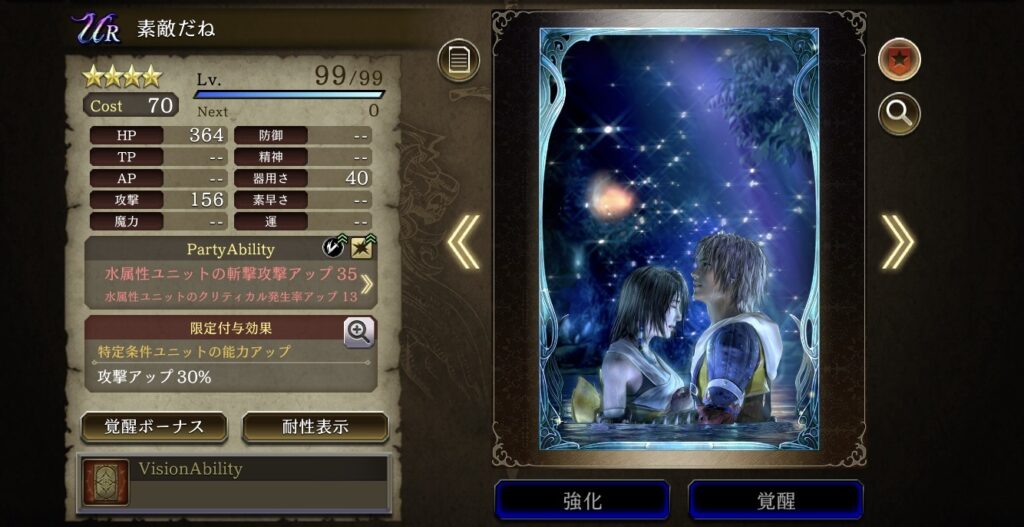Select the 覚醒 awakening button
This screenshot has height=527, width=1024.
pyautogui.click(x=775, y=500)
